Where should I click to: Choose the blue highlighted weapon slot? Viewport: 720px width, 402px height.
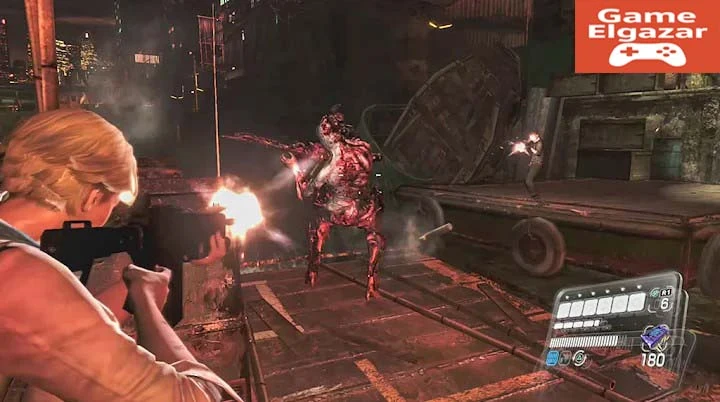coord(553,357)
